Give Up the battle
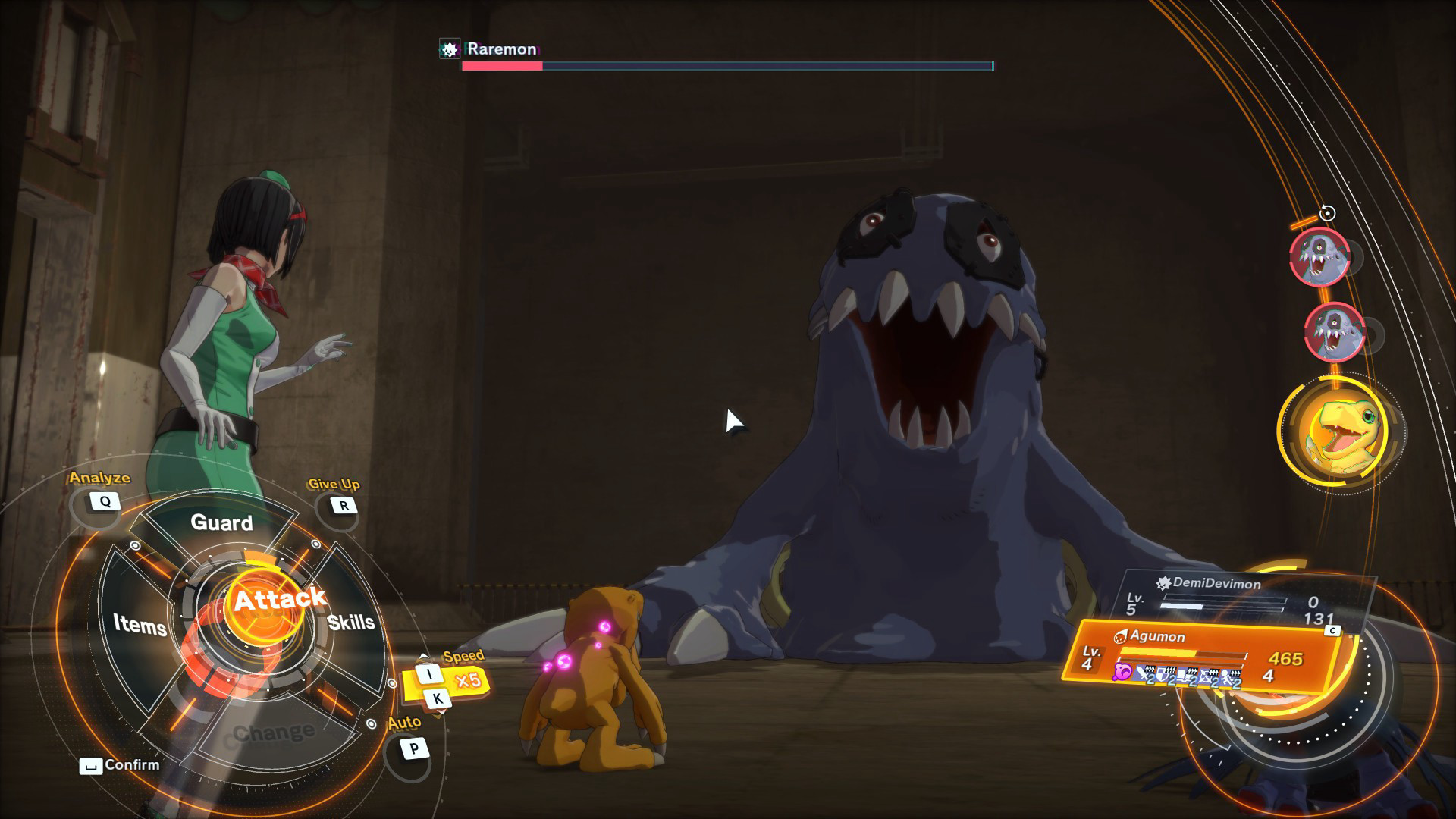1456x819 pixels. pos(344,506)
